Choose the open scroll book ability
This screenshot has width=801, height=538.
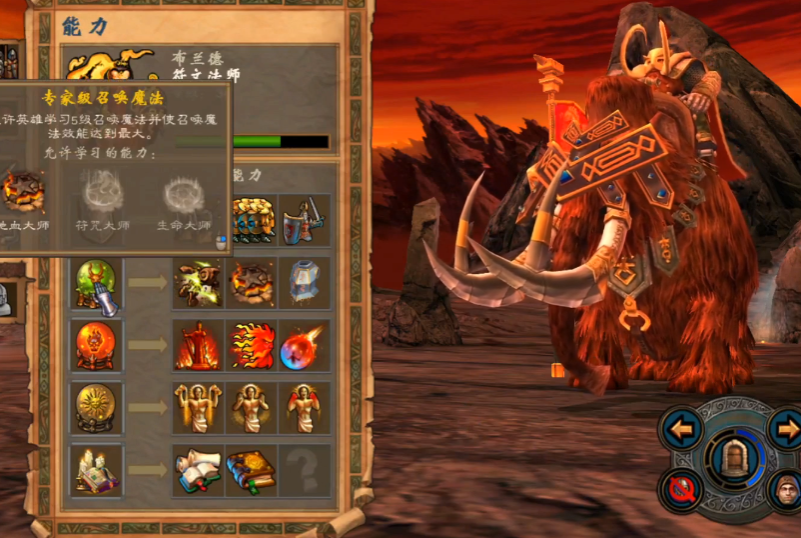pyautogui.click(x=198, y=470)
